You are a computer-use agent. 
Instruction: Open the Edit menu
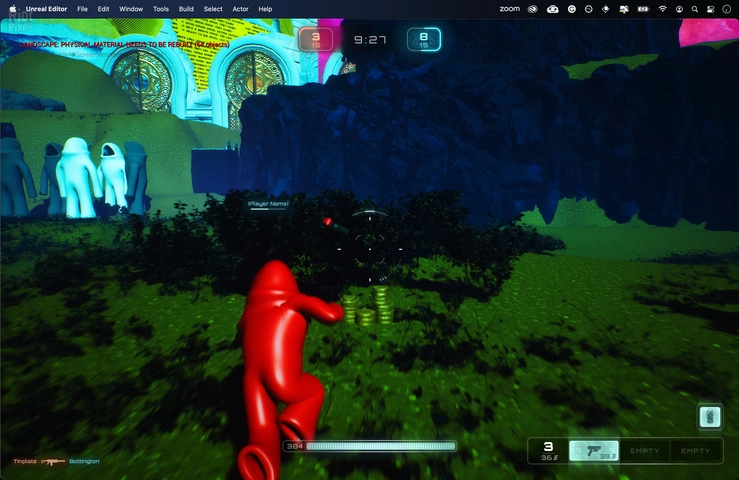pyautogui.click(x=103, y=8)
